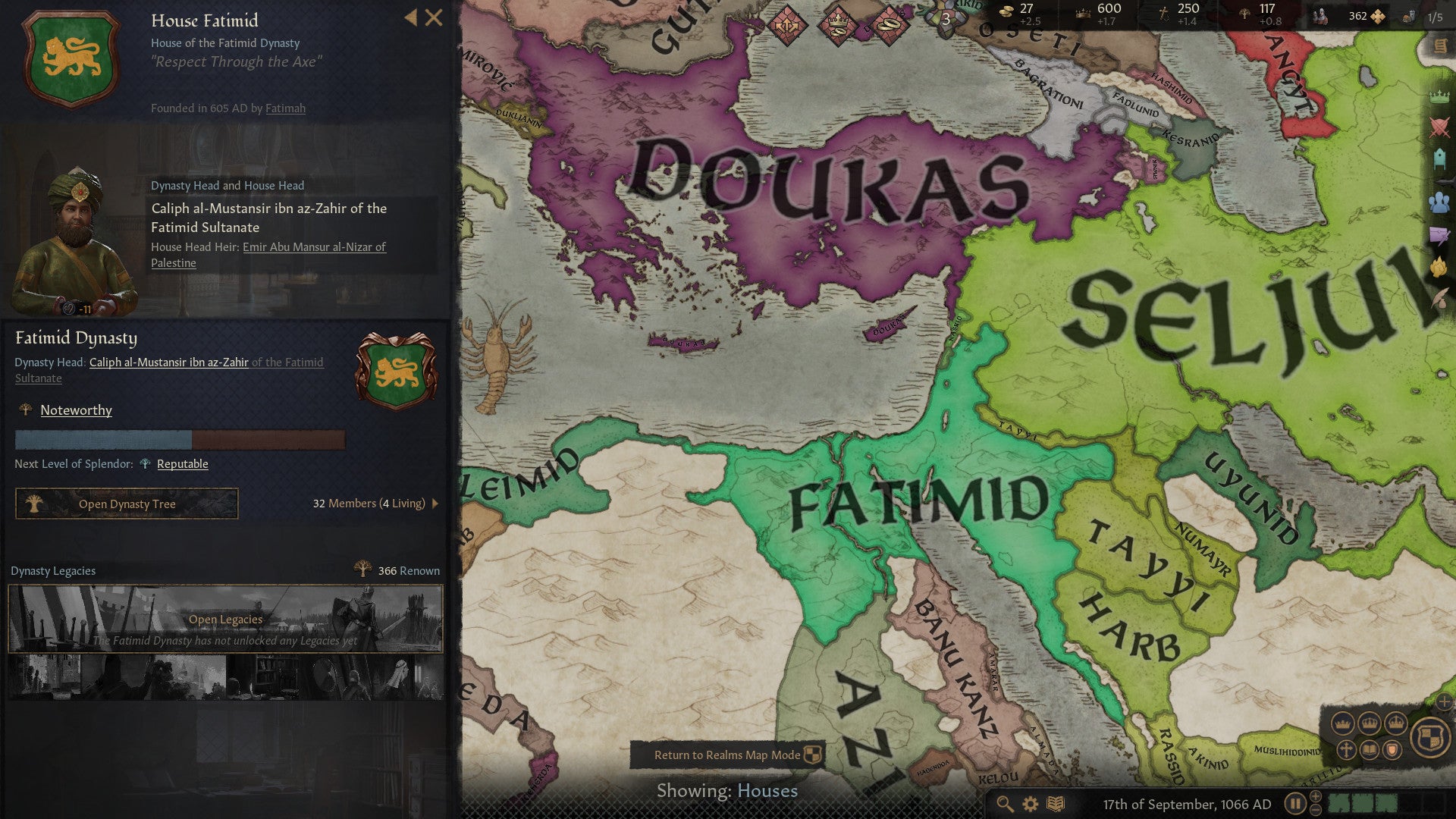Select the green crown map mode icon
The image size is (1456, 819).
pos(1439,96)
